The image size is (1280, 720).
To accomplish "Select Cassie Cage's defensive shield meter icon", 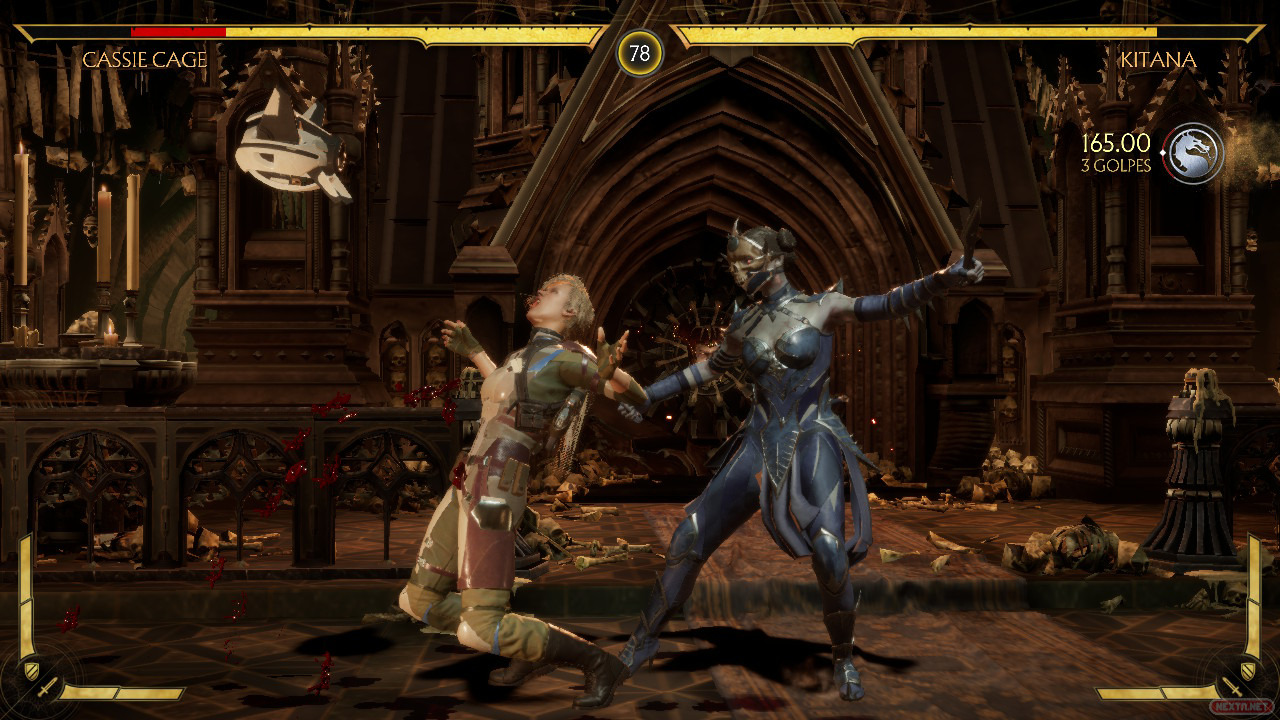I will click(32, 669).
